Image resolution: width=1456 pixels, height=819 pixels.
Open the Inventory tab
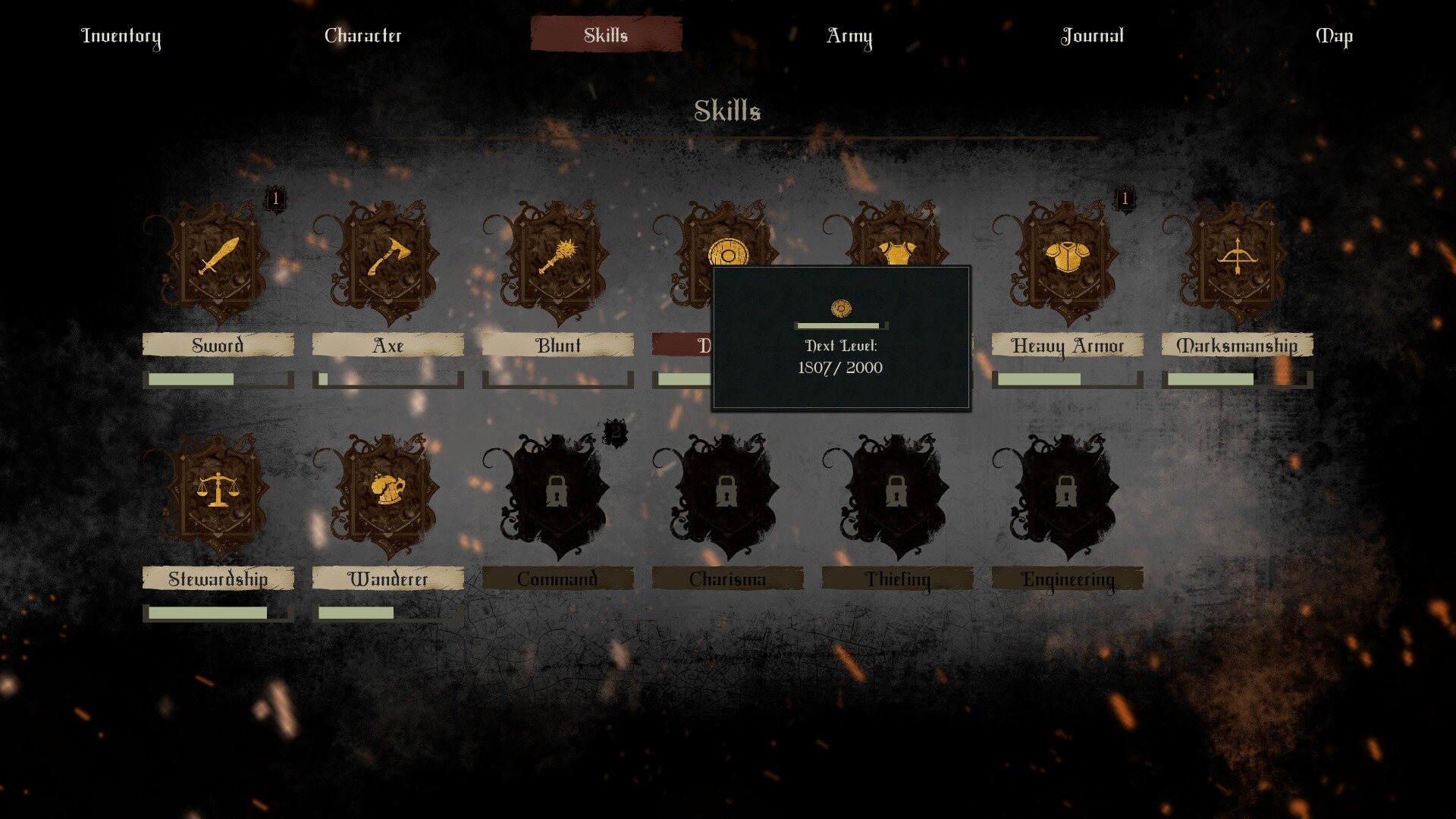(x=121, y=36)
